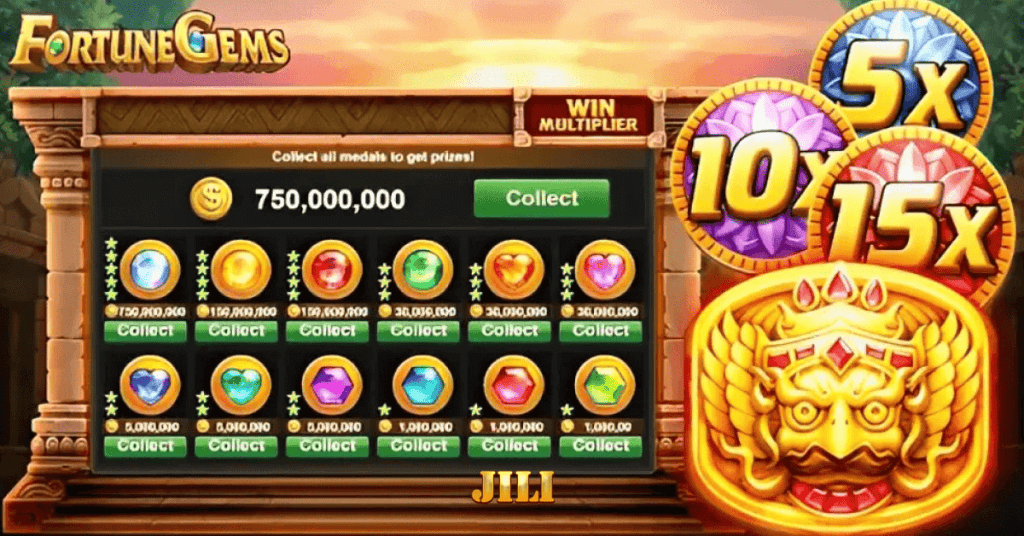Collect the white diamond medal prize
Image resolution: width=1024 pixels, height=536 pixels.
point(145,331)
